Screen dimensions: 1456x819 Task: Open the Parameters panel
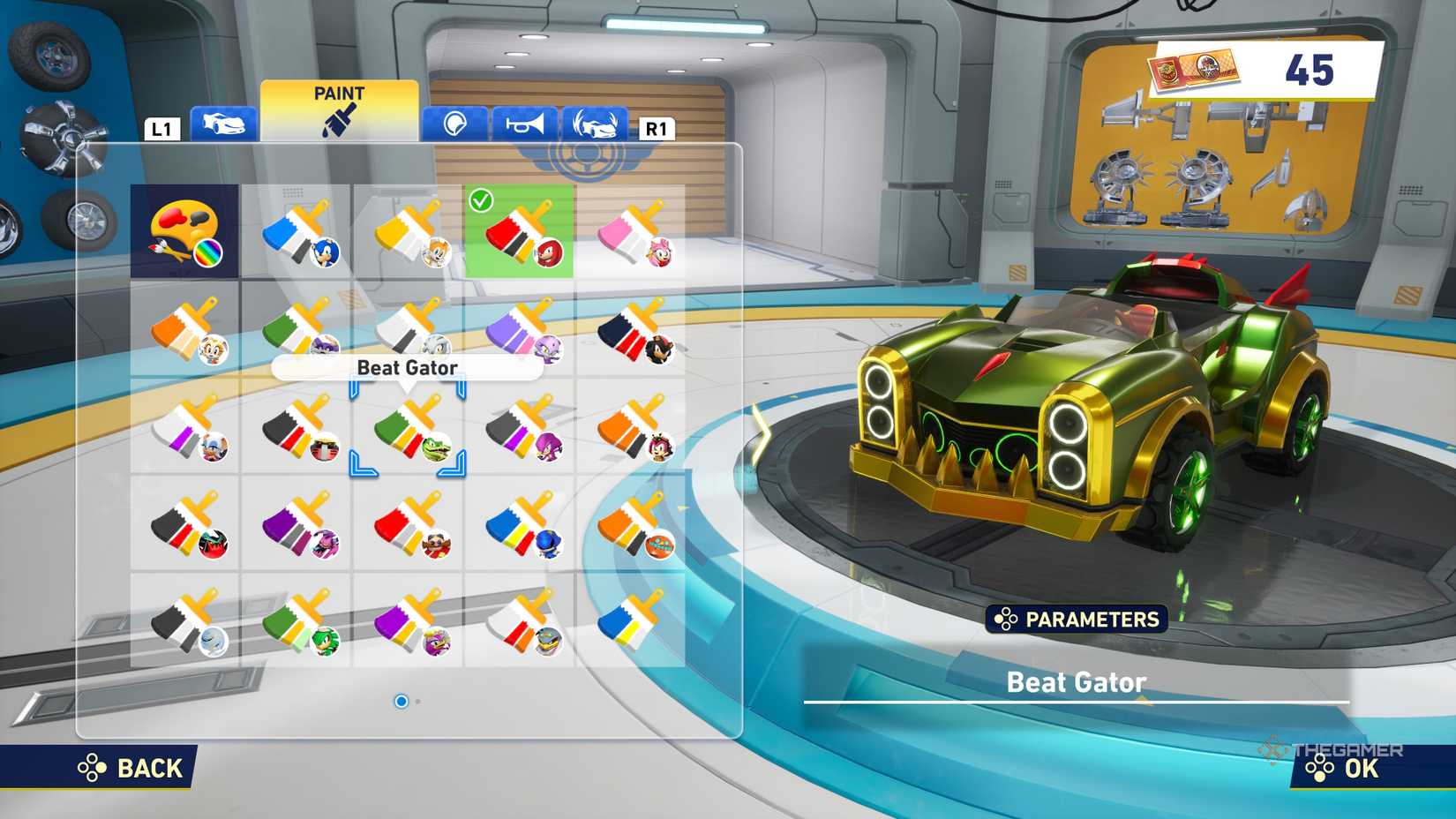click(1077, 620)
